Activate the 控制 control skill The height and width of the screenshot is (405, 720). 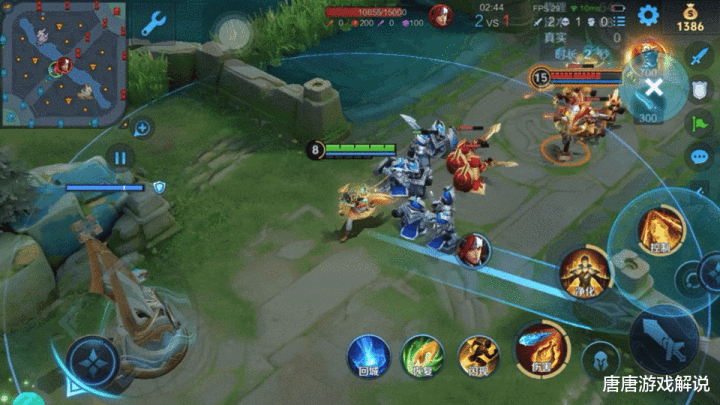658,229
